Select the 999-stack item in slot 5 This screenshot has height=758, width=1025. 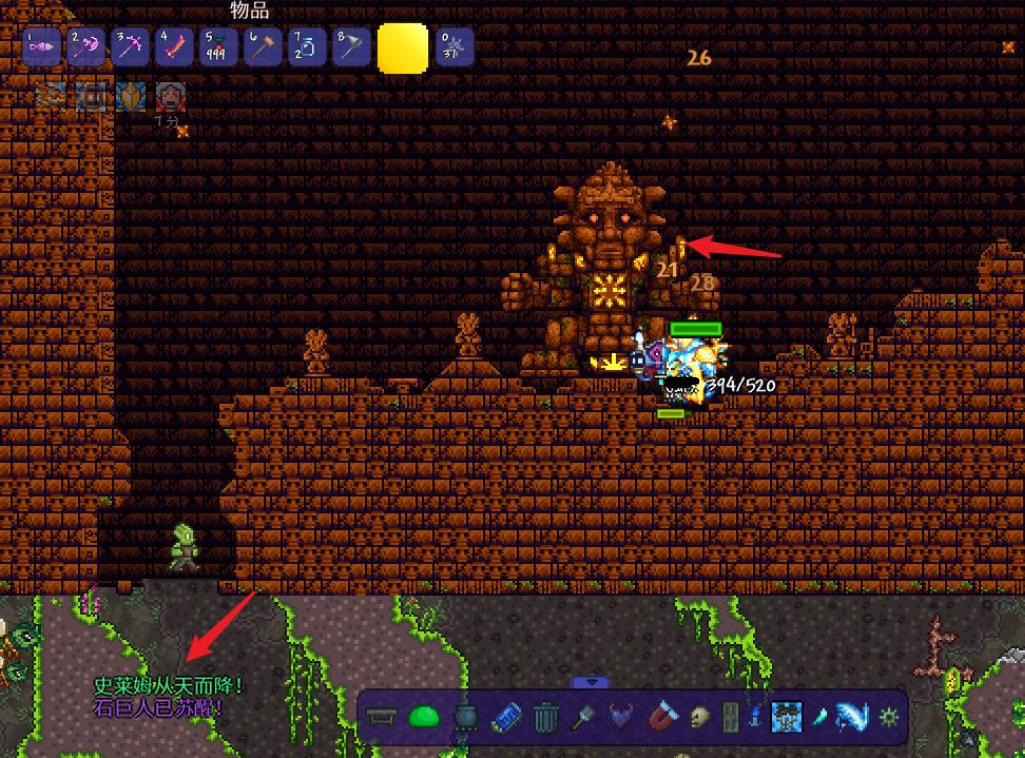pos(218,47)
